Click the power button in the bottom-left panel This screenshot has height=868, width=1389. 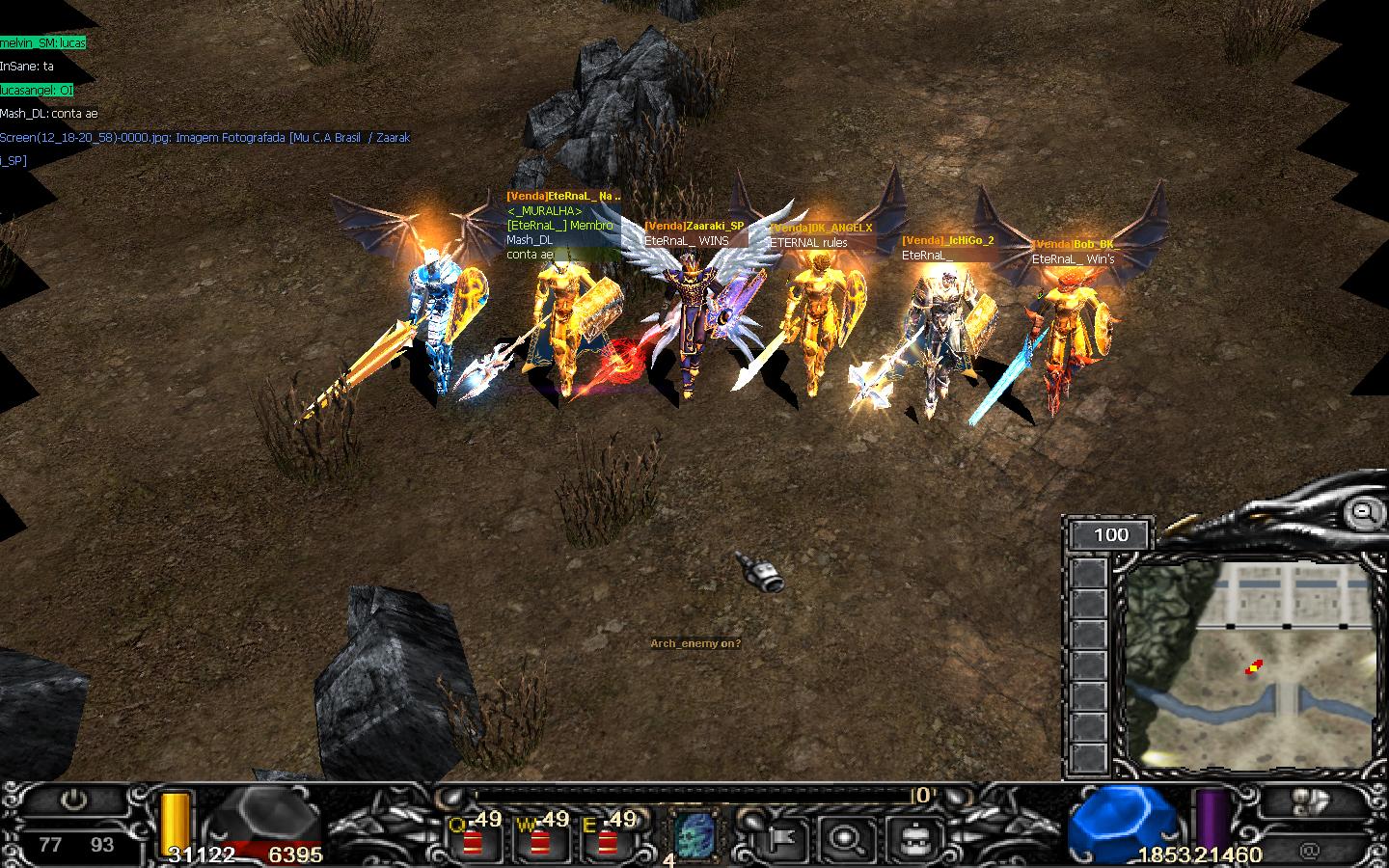coord(73,800)
